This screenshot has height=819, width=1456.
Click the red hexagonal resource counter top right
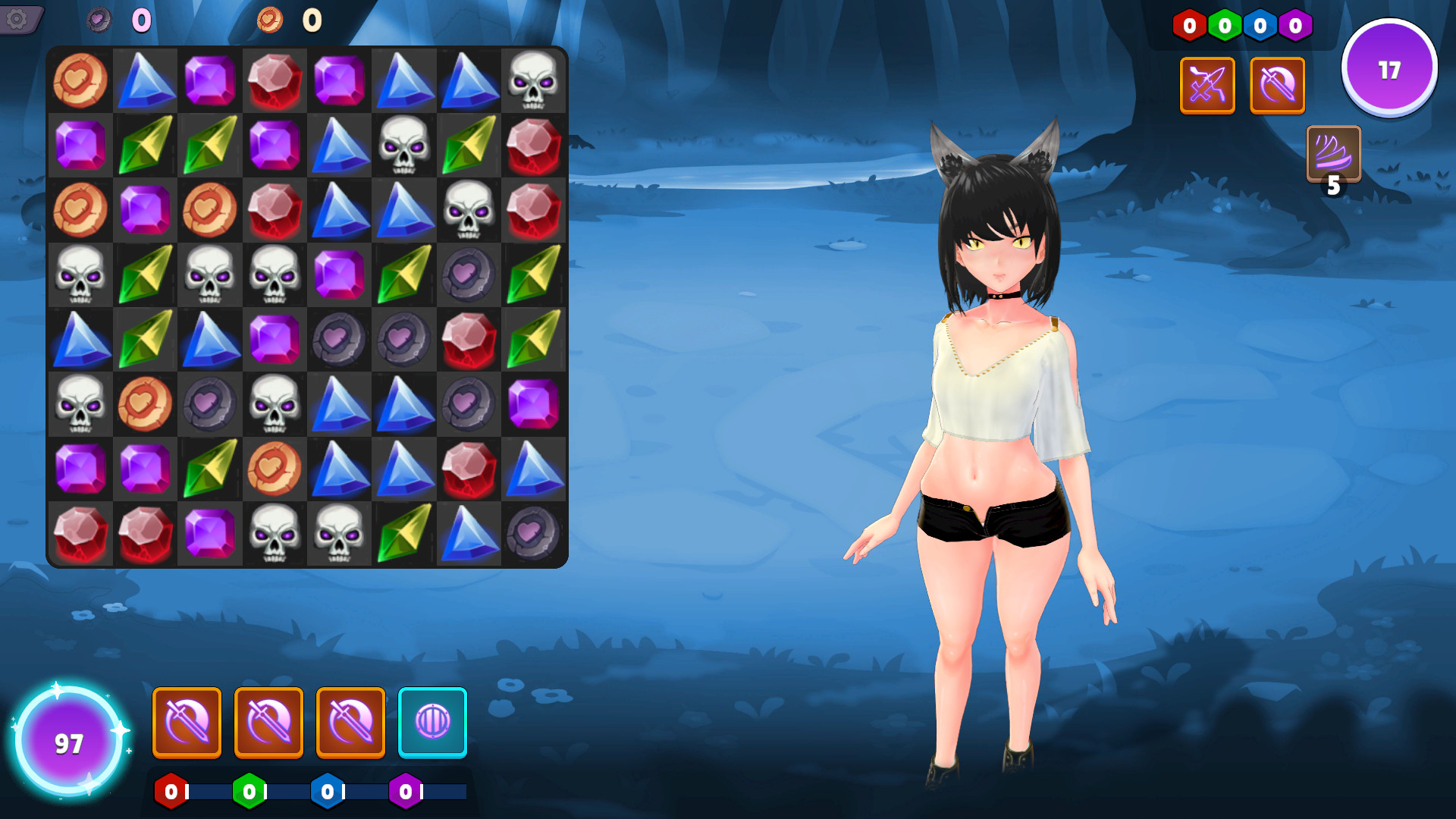[x=1188, y=25]
